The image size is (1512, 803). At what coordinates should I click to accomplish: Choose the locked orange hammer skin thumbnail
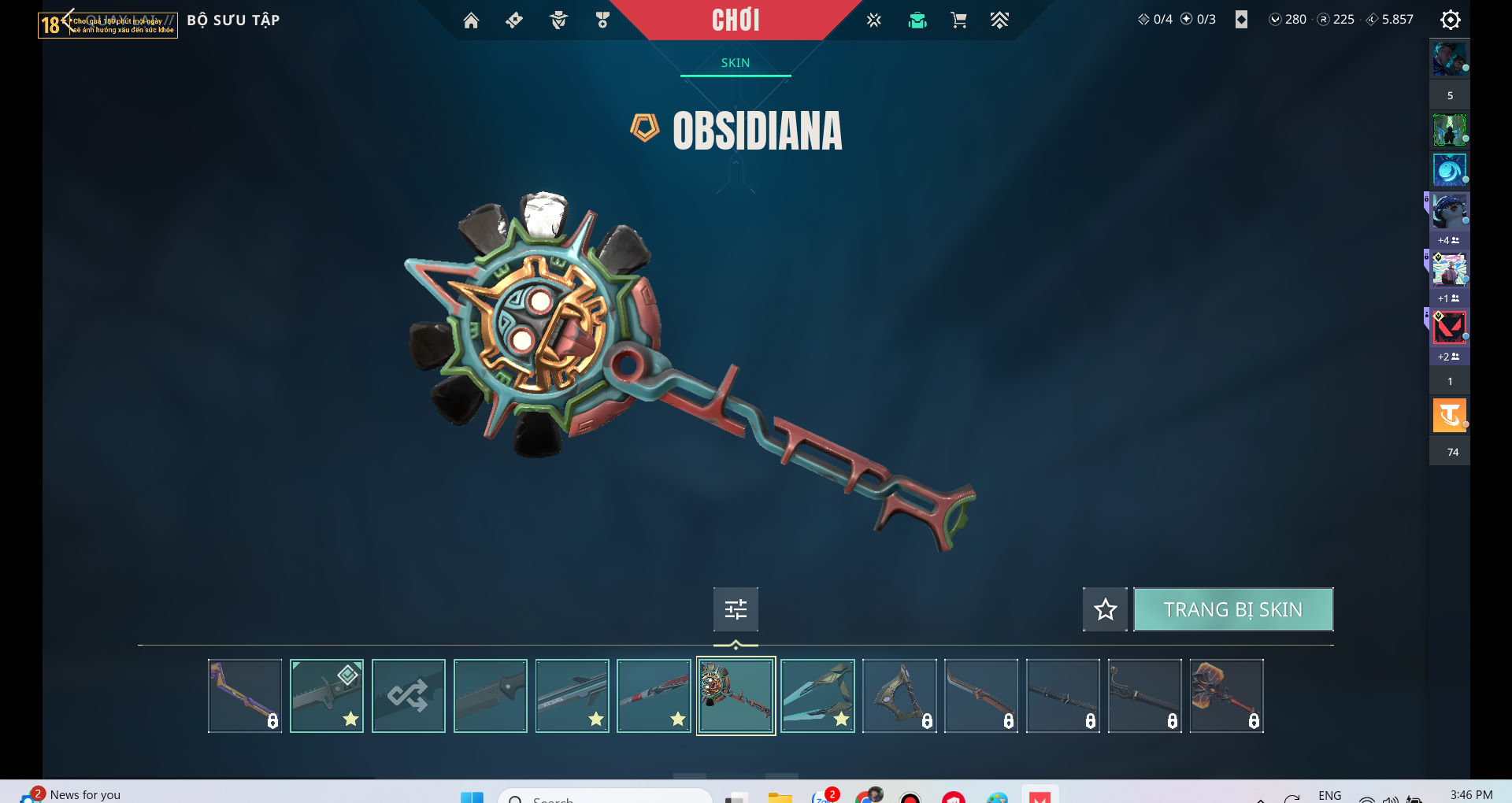click(x=1226, y=696)
